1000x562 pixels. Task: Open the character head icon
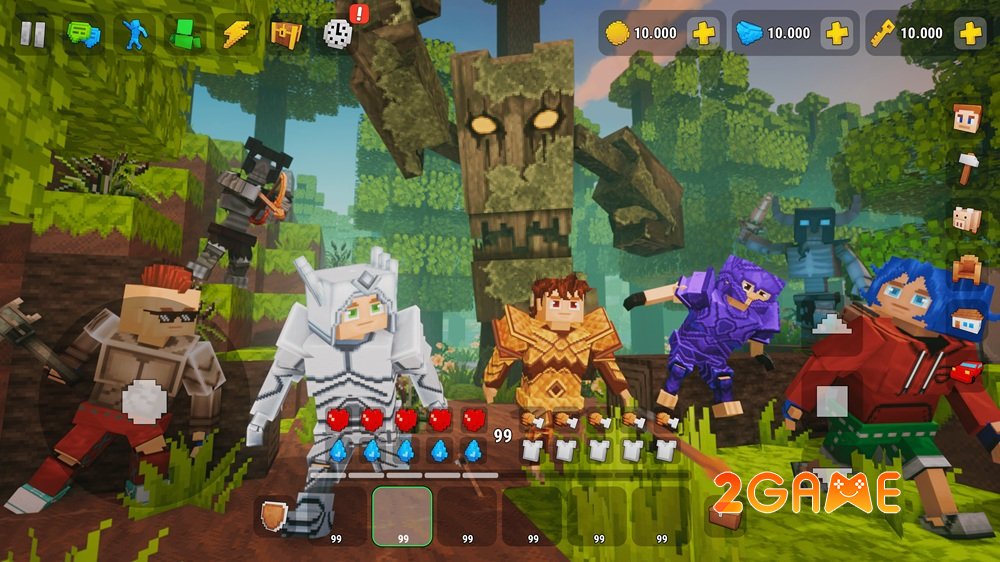tap(966, 120)
